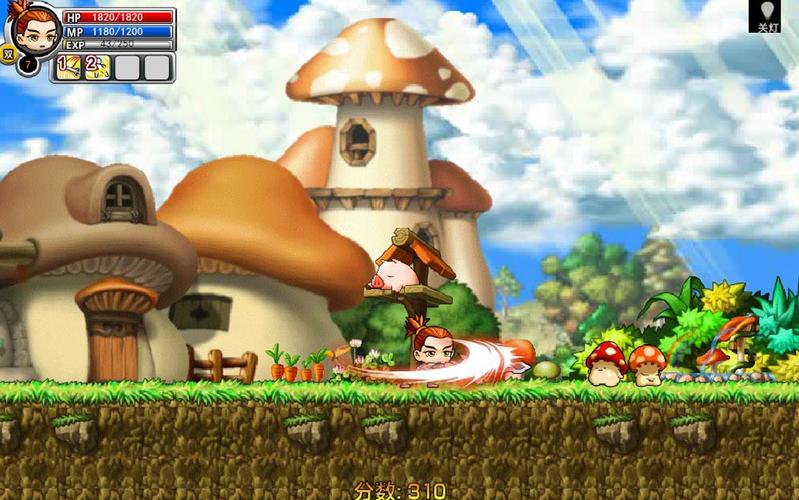Image resolution: width=799 pixels, height=500 pixels.
Task: Toggle the 关灯 lightbulb button
Action: point(764,15)
